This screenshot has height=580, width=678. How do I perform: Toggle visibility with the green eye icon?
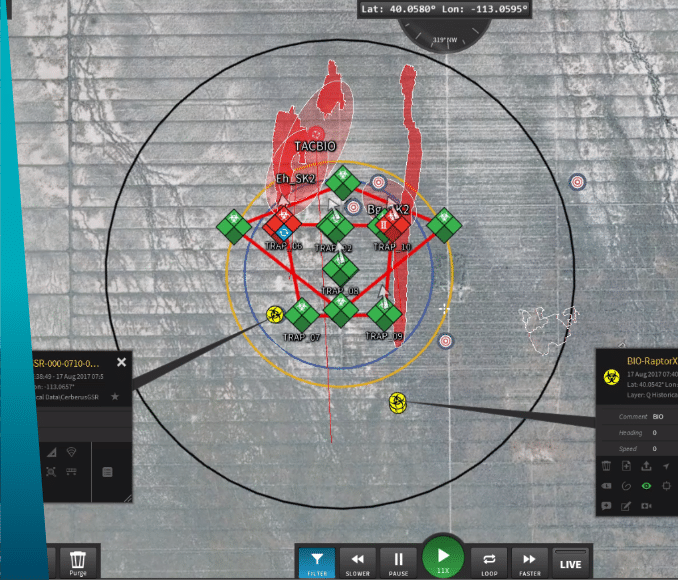(646, 486)
